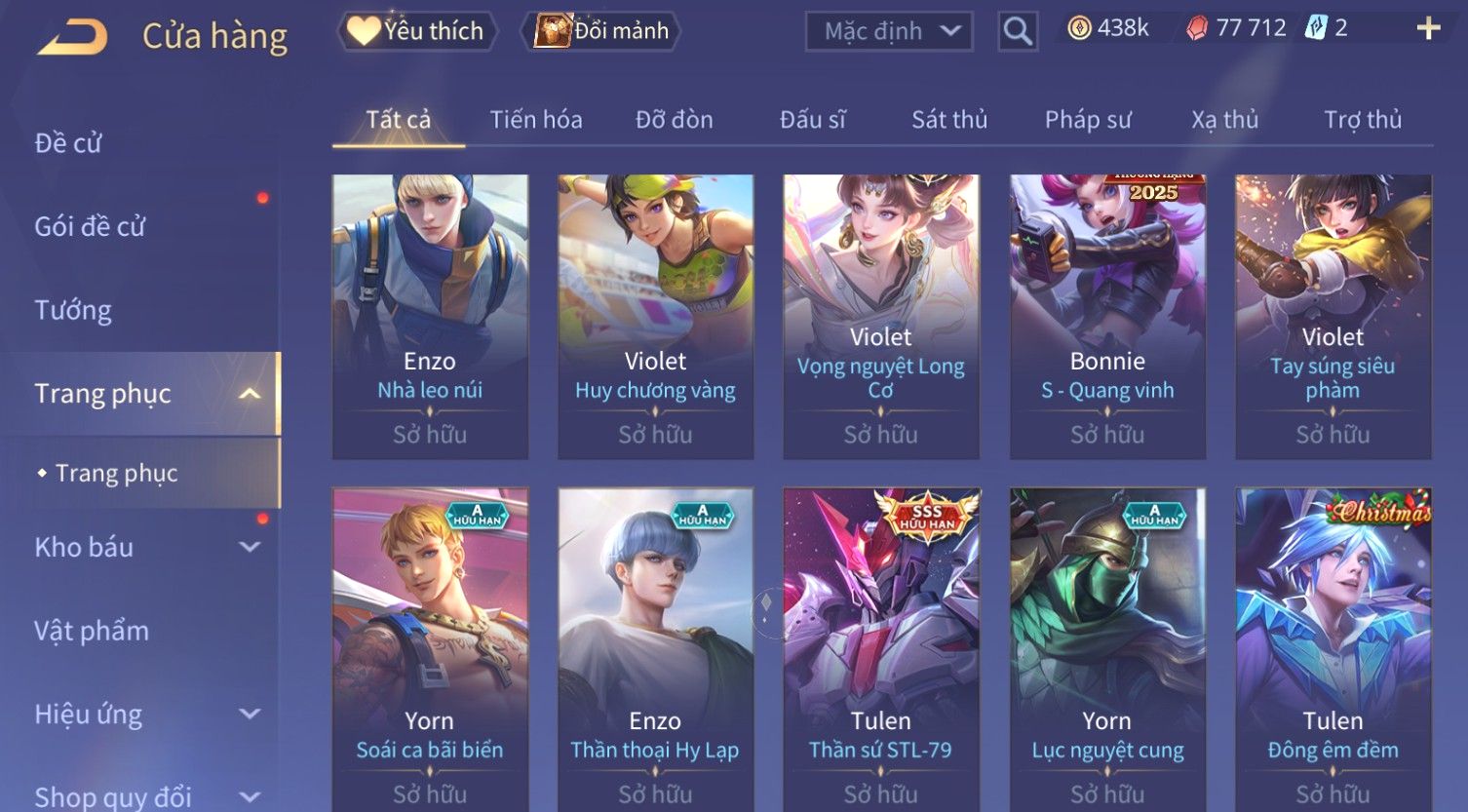Open the Mặc định sort dropdown
1468x812 pixels.
point(888,31)
